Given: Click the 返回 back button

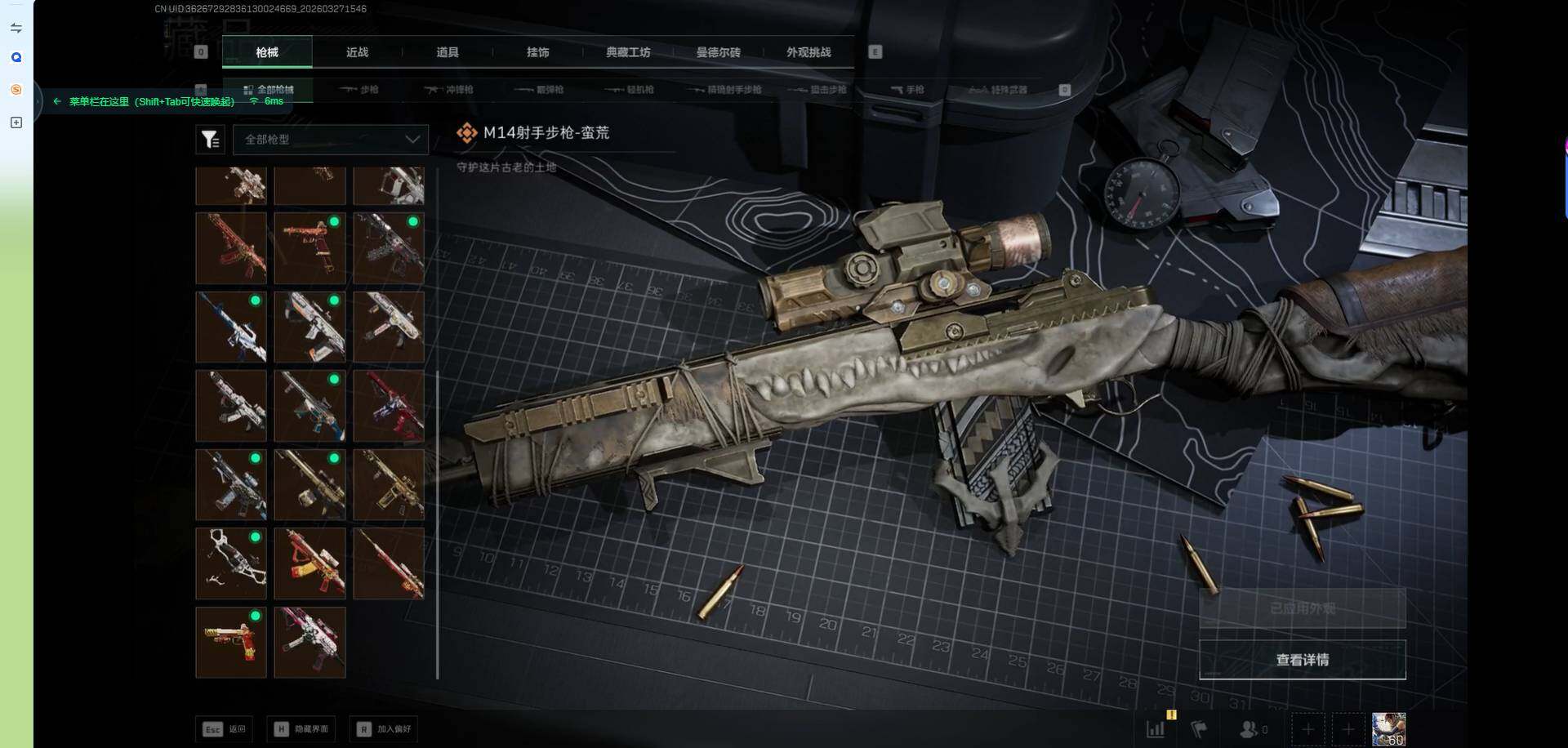Looking at the screenshot, I should pos(225,729).
